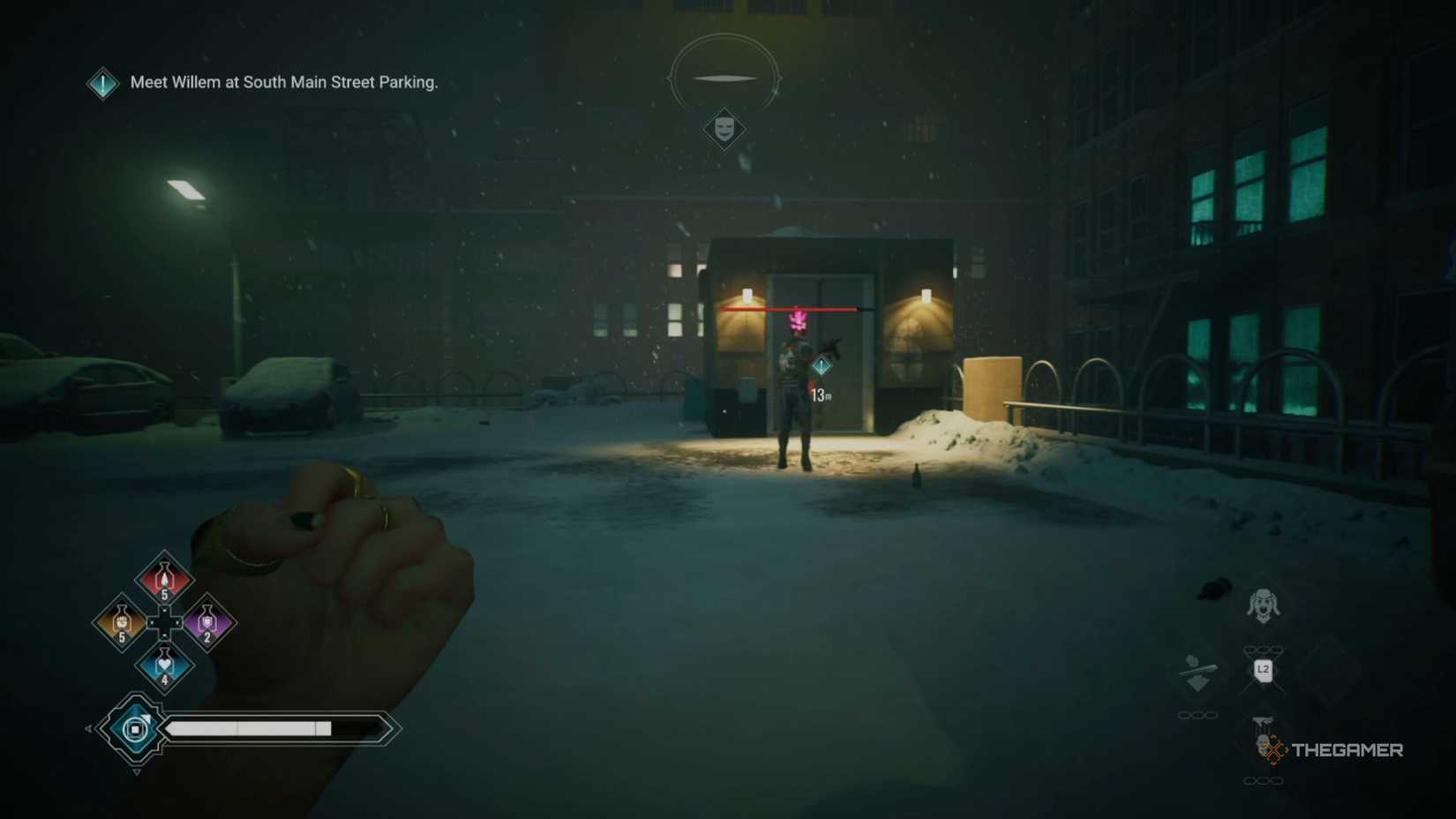Click the diamond objective icon beside mission text

102,84
